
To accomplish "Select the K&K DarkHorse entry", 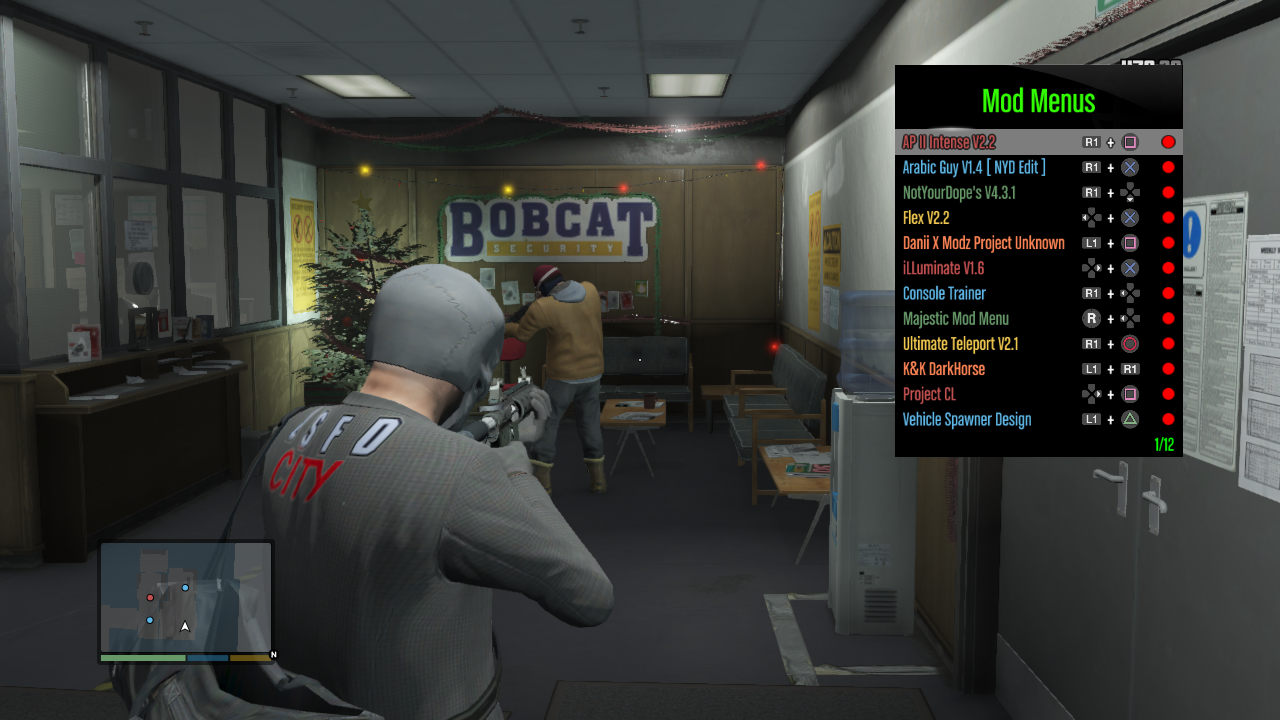I will coord(943,369).
